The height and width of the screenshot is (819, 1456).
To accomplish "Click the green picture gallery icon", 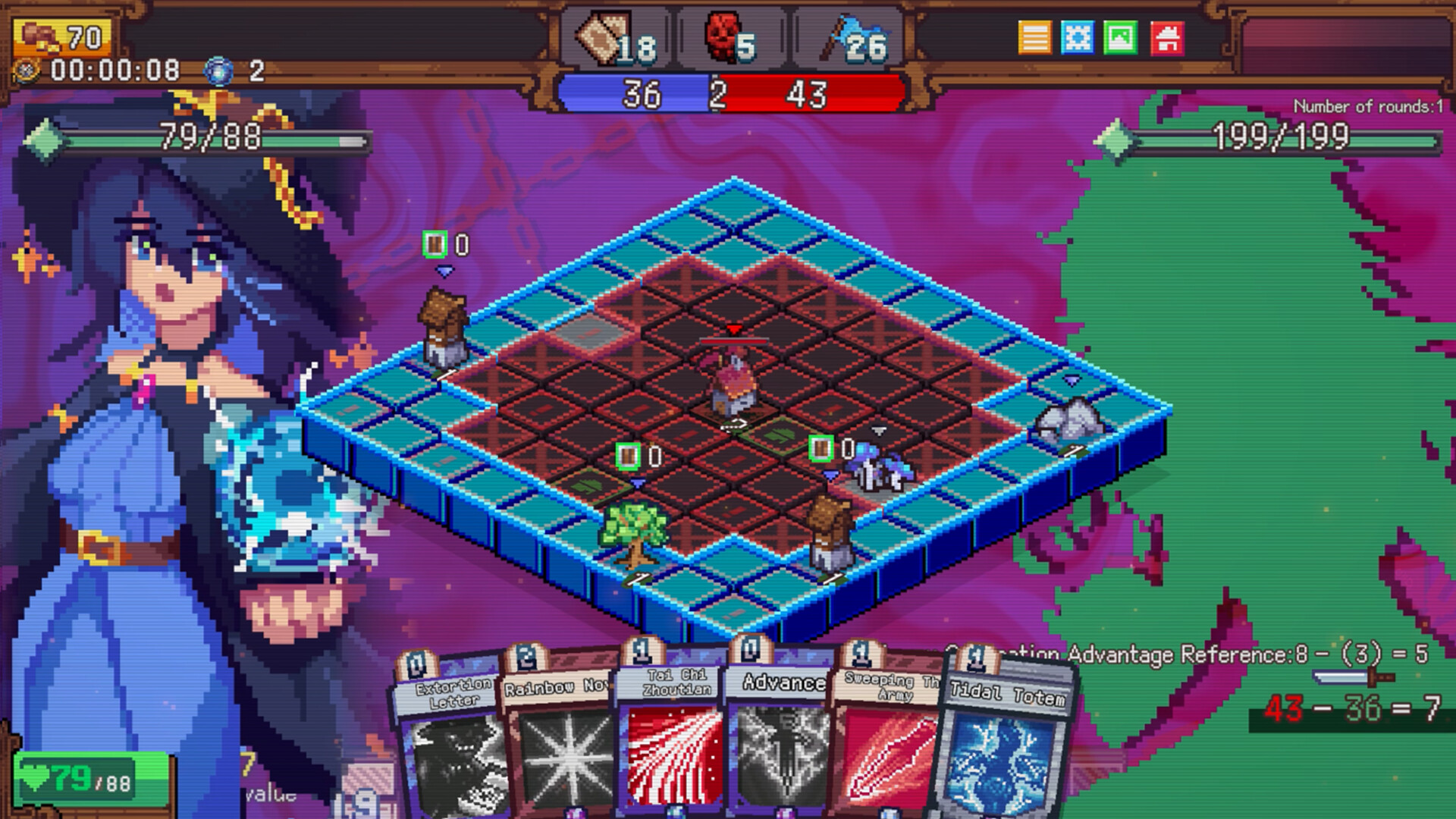I will click(1121, 38).
